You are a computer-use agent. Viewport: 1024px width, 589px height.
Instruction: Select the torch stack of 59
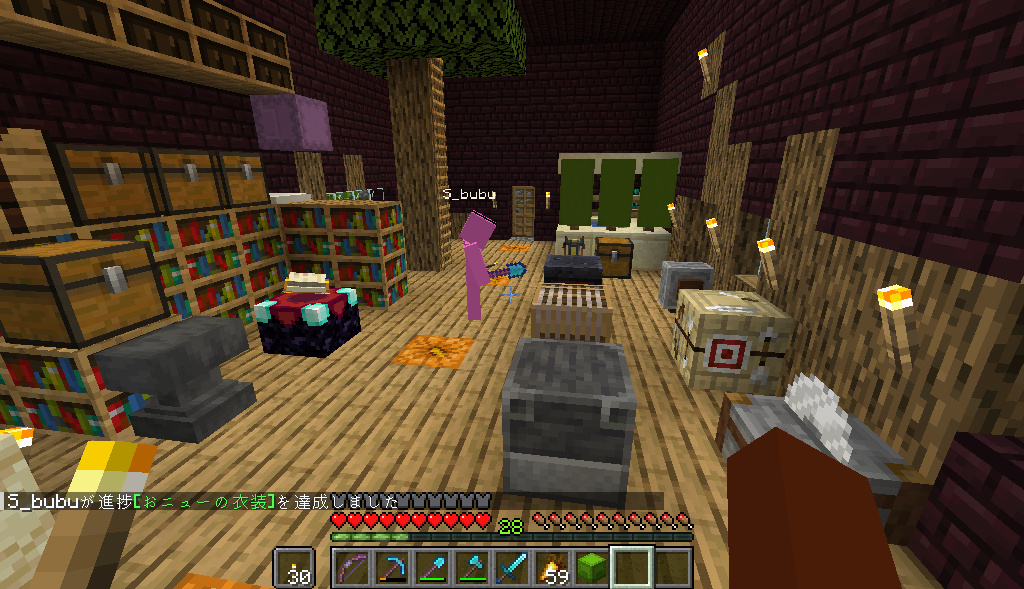[552, 568]
